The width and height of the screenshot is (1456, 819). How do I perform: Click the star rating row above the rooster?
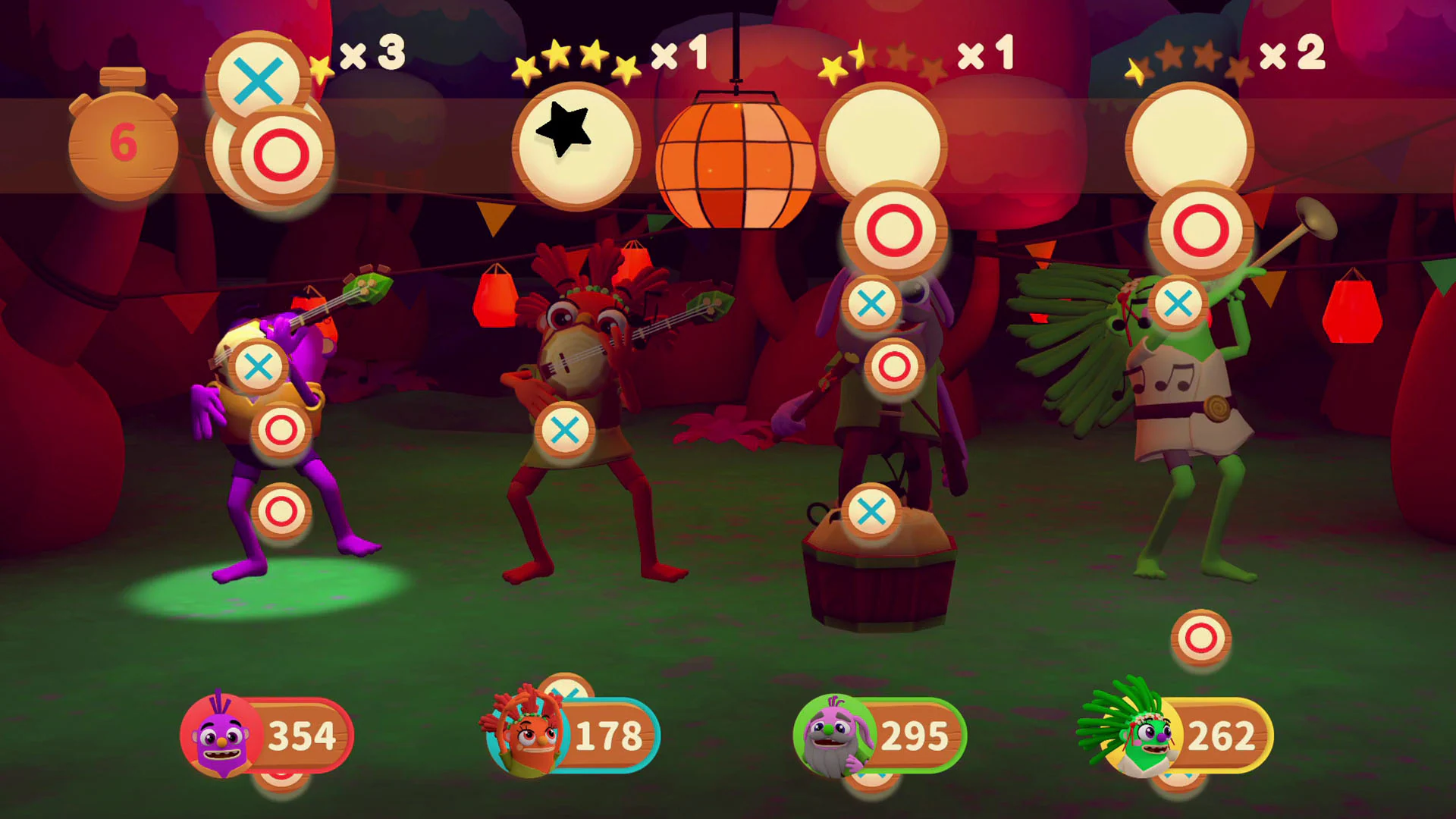coord(576,61)
